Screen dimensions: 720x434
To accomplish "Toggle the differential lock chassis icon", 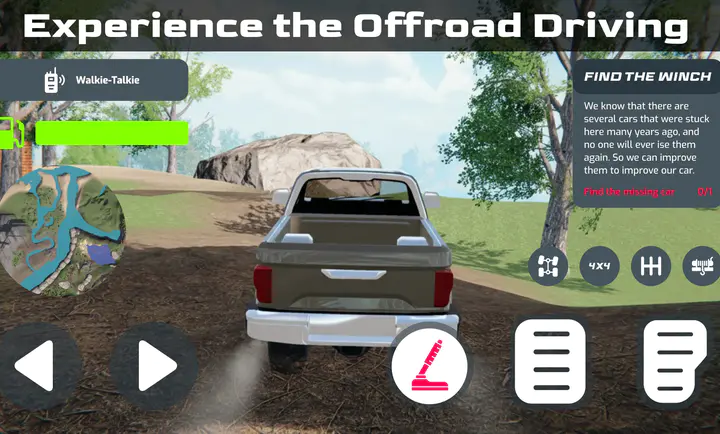I will click(548, 266).
